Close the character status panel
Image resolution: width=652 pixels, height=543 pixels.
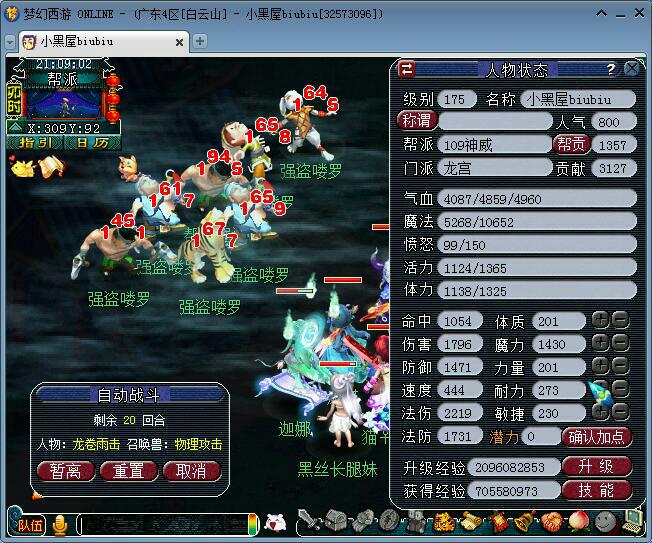632,69
